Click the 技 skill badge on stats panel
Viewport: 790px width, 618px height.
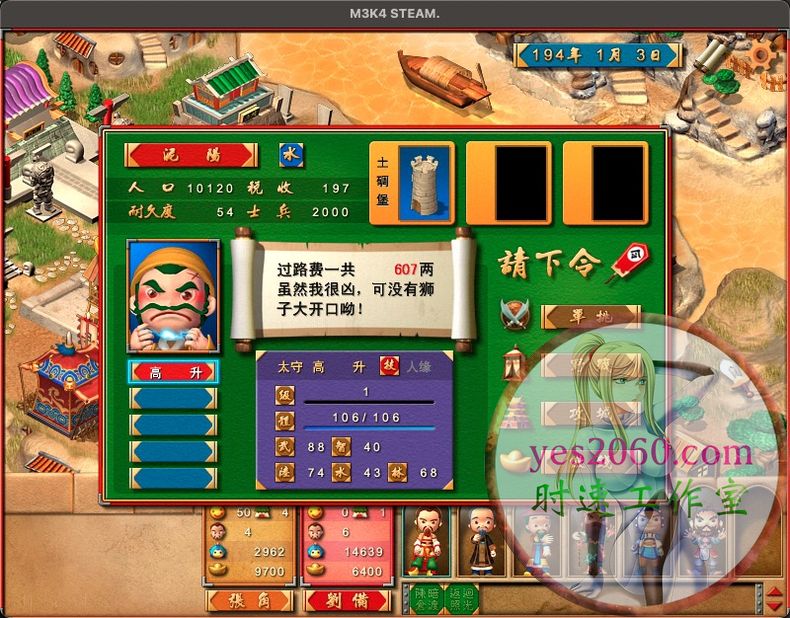[x=389, y=366]
